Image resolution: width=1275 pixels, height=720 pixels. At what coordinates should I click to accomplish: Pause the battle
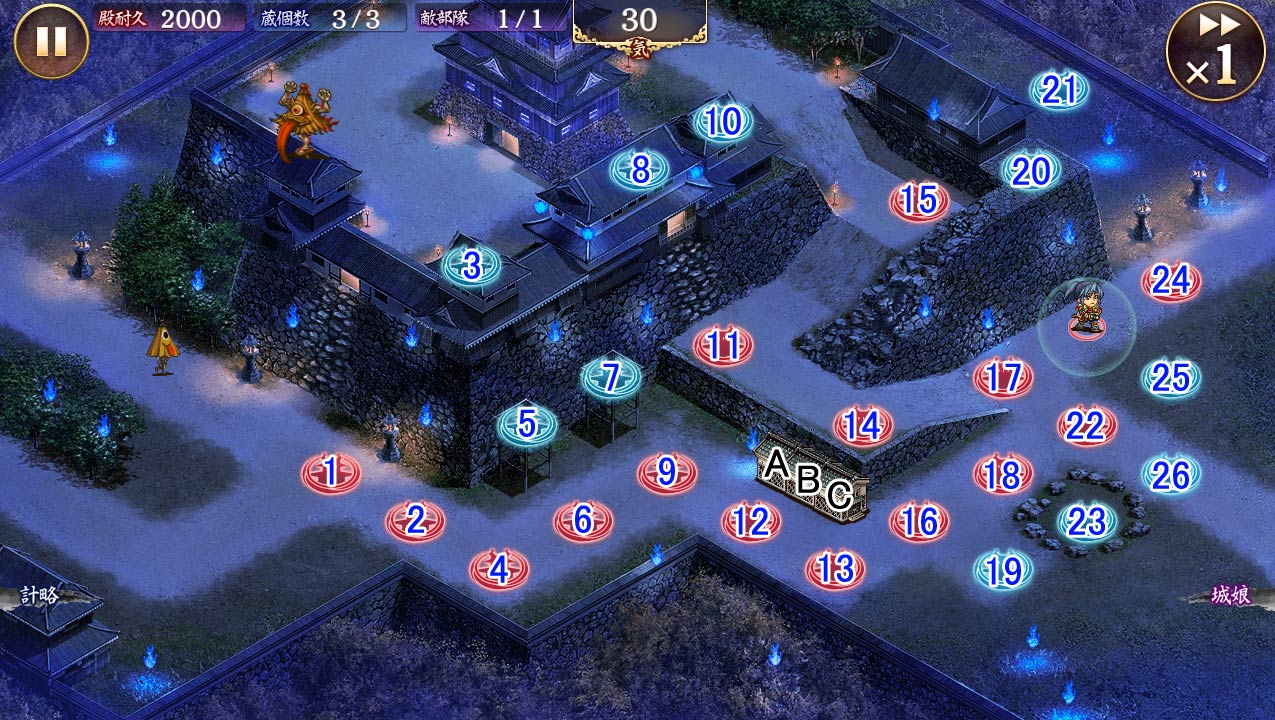(51, 41)
